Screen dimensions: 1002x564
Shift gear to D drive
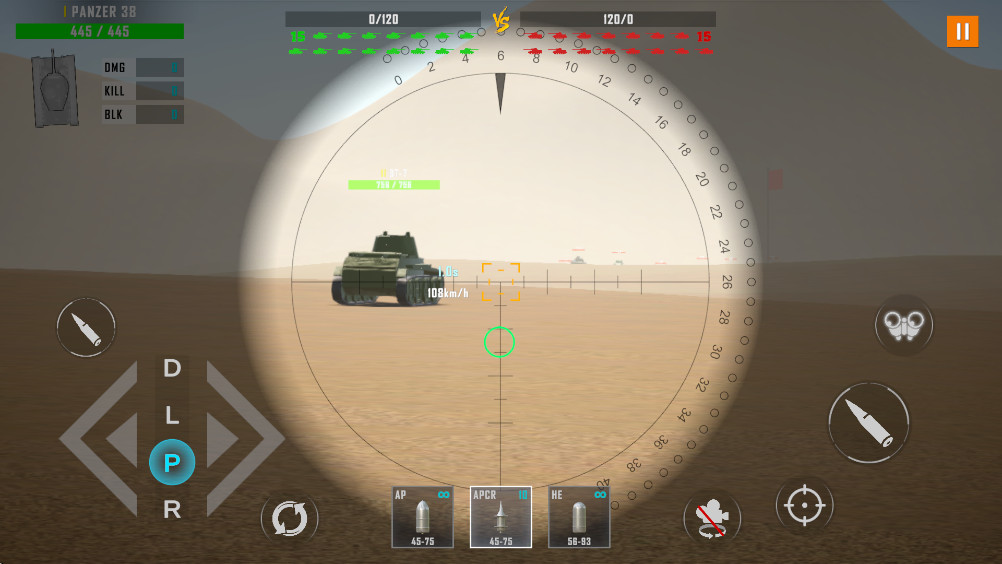(172, 368)
